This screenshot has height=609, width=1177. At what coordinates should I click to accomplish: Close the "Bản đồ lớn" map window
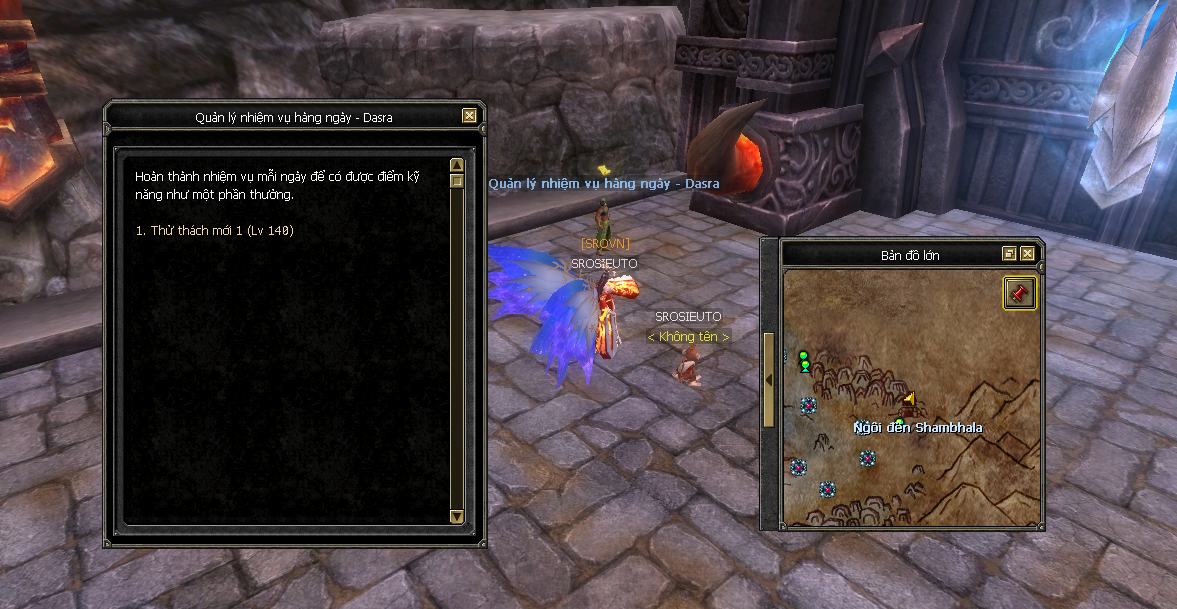(x=1027, y=254)
